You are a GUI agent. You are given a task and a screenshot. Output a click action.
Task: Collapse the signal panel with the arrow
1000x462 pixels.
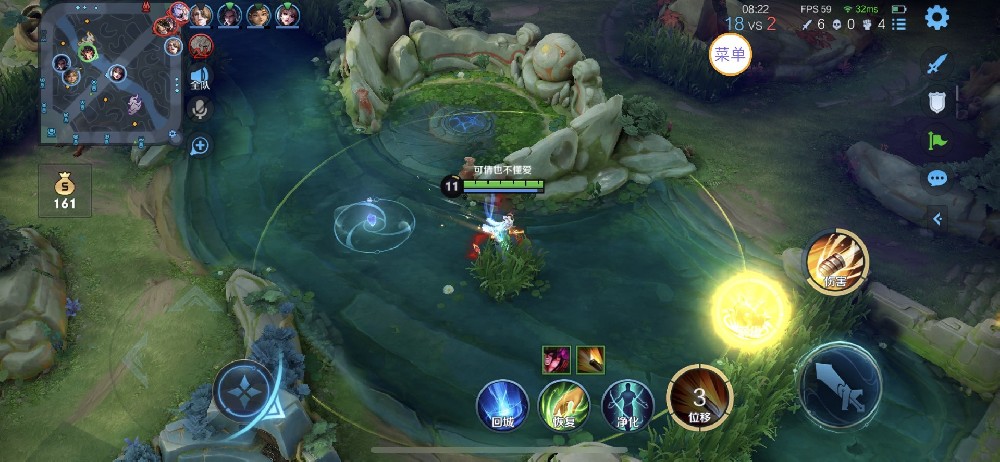937,217
